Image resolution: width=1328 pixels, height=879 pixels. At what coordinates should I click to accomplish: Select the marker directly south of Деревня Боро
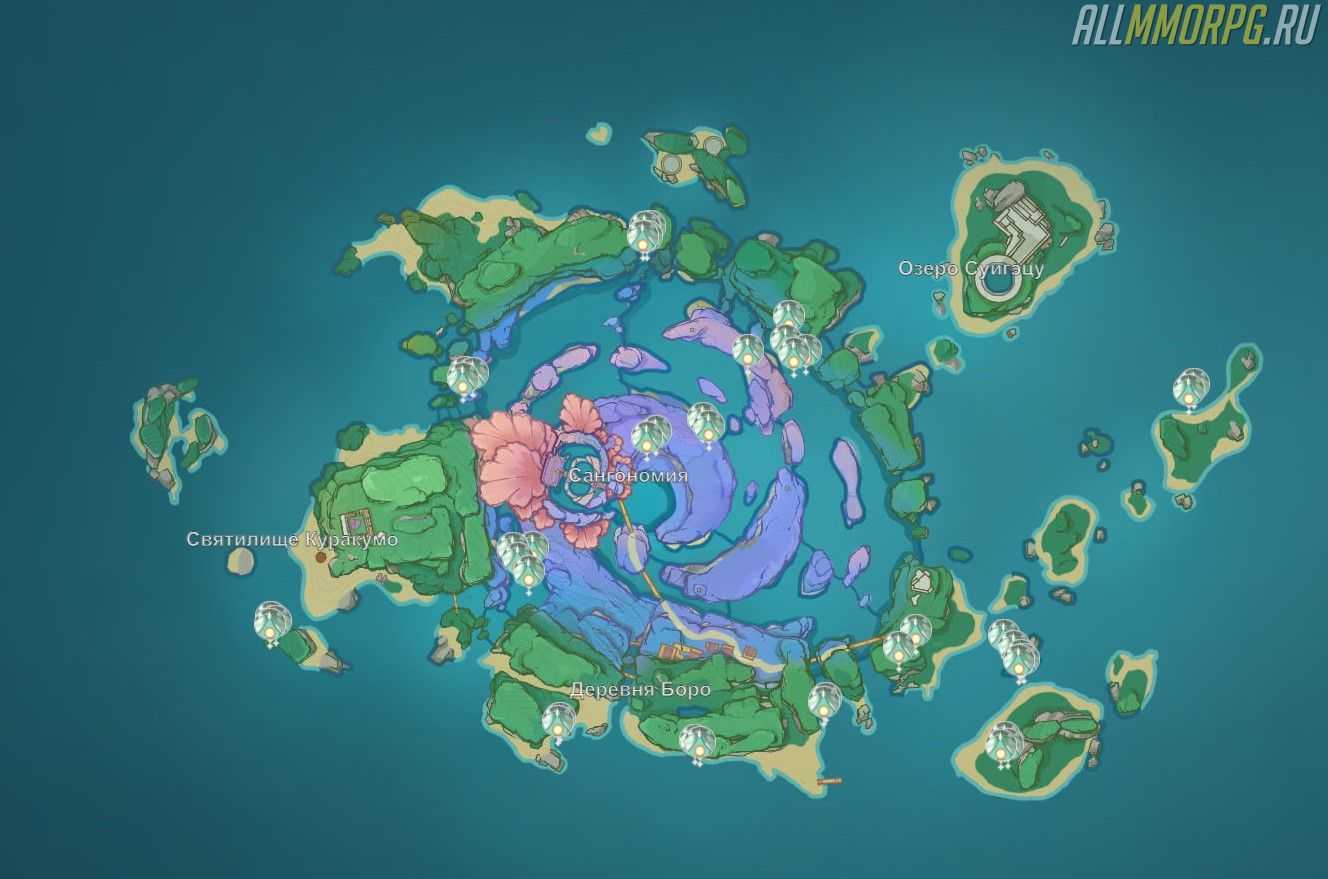tap(696, 743)
